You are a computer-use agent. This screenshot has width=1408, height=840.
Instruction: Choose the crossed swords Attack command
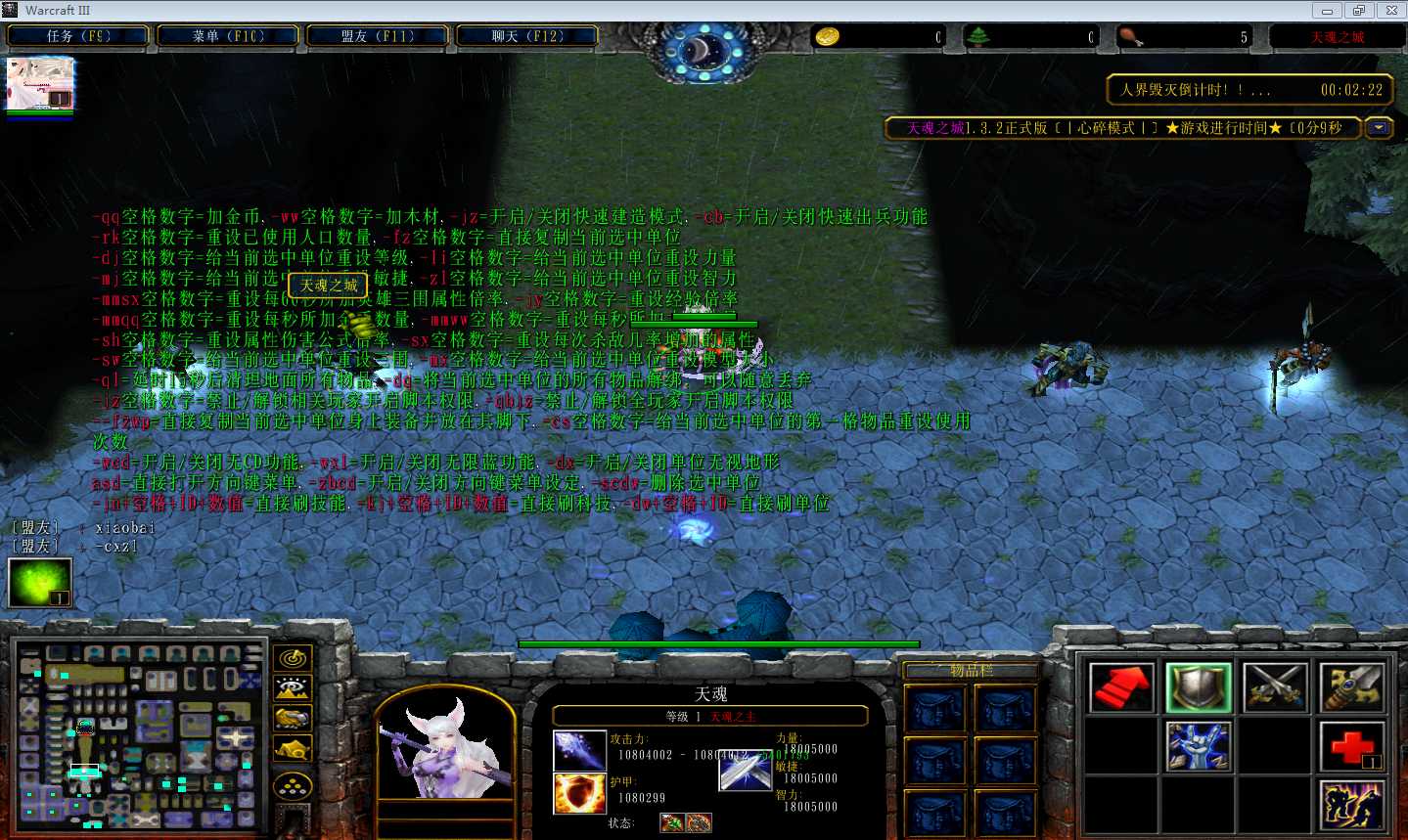[x=1276, y=687]
